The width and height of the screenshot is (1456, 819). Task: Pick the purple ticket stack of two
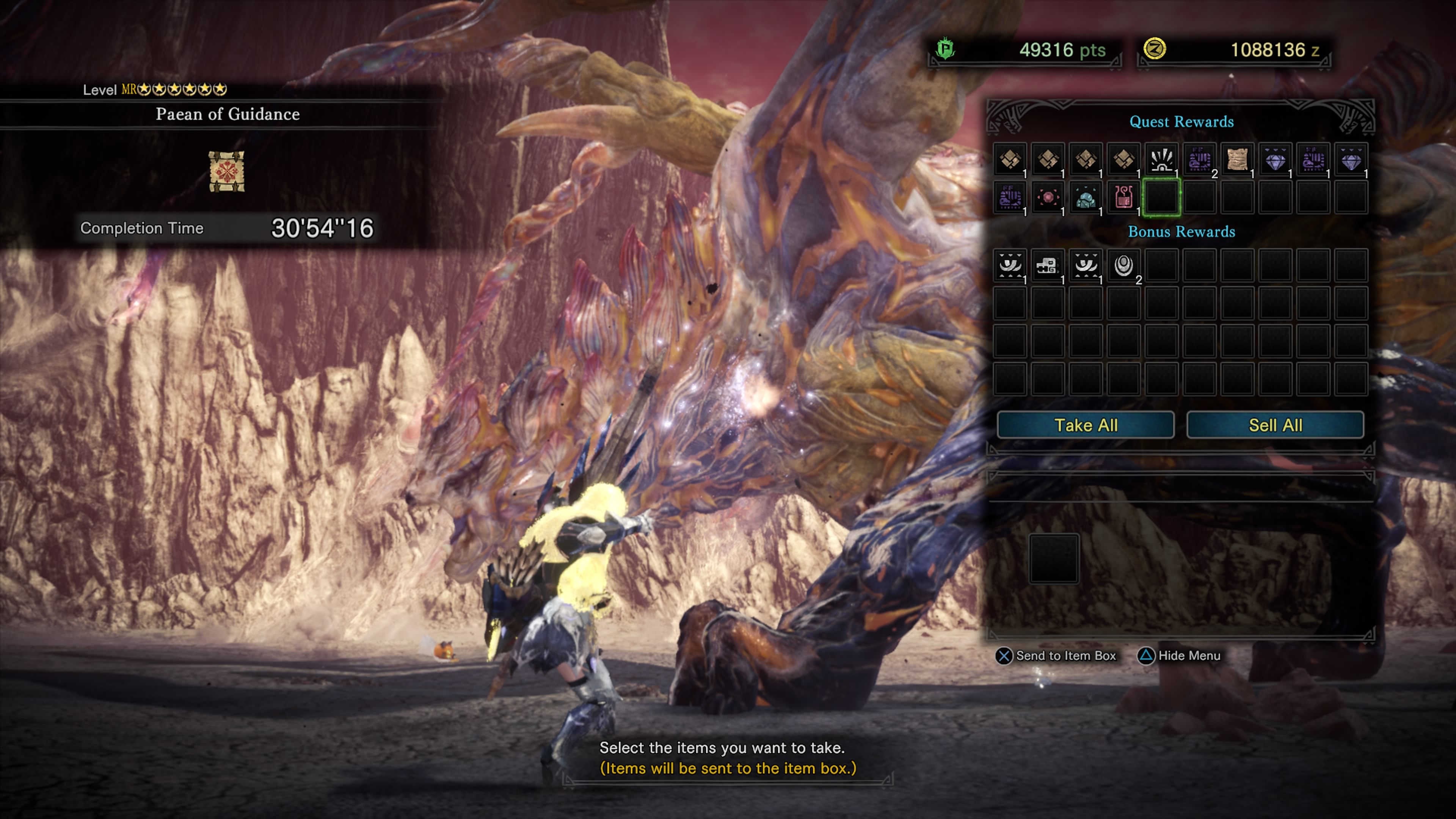coord(1199,160)
